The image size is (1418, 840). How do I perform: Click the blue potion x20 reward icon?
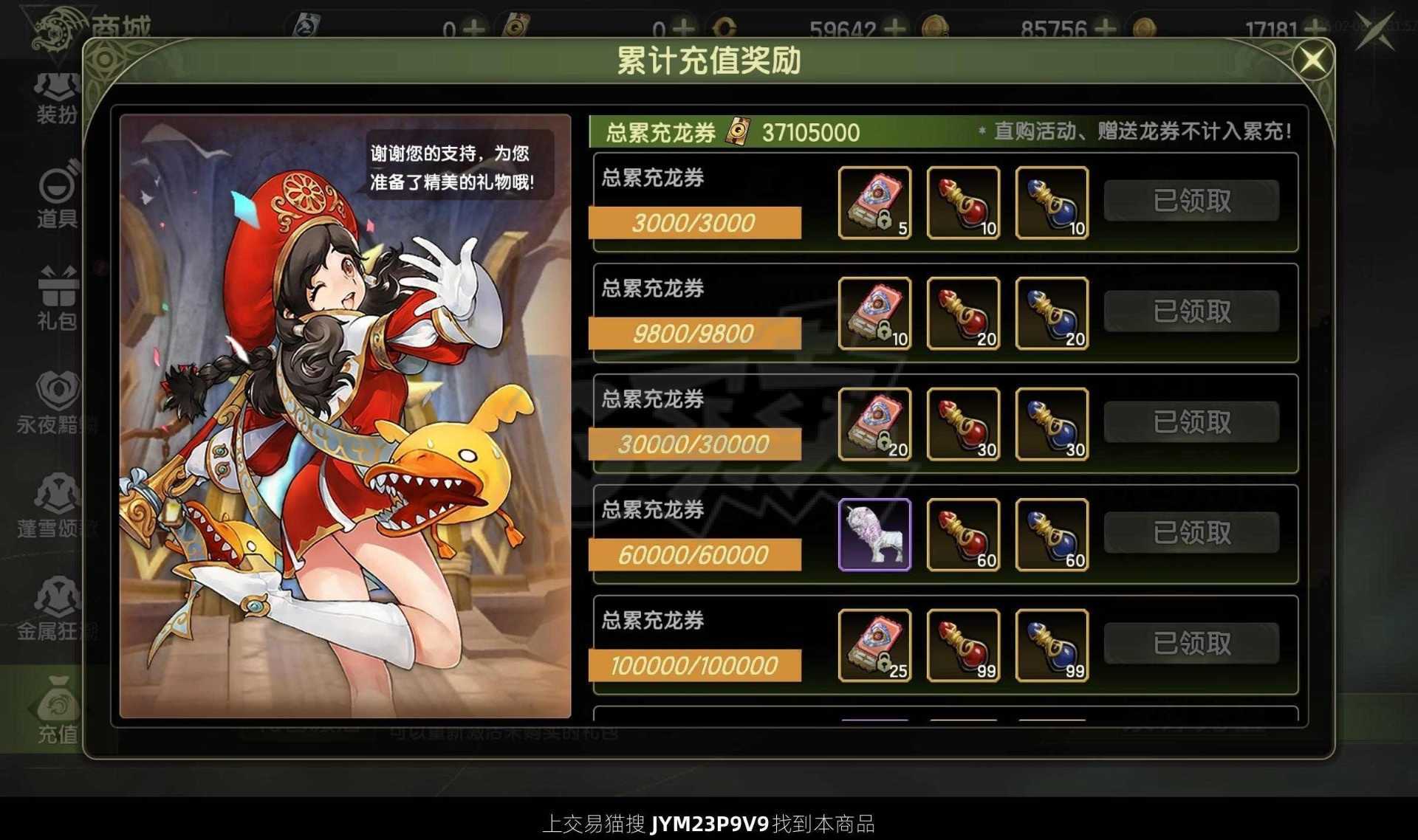[1052, 314]
